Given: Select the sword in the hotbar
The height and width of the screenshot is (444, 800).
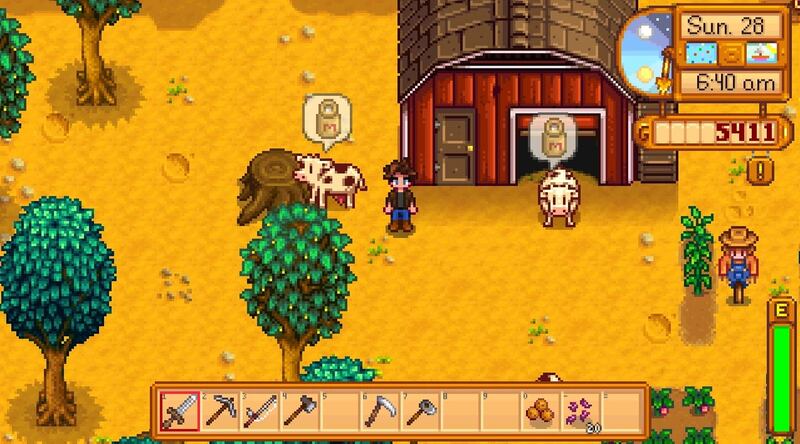Looking at the screenshot, I should pos(179,410).
